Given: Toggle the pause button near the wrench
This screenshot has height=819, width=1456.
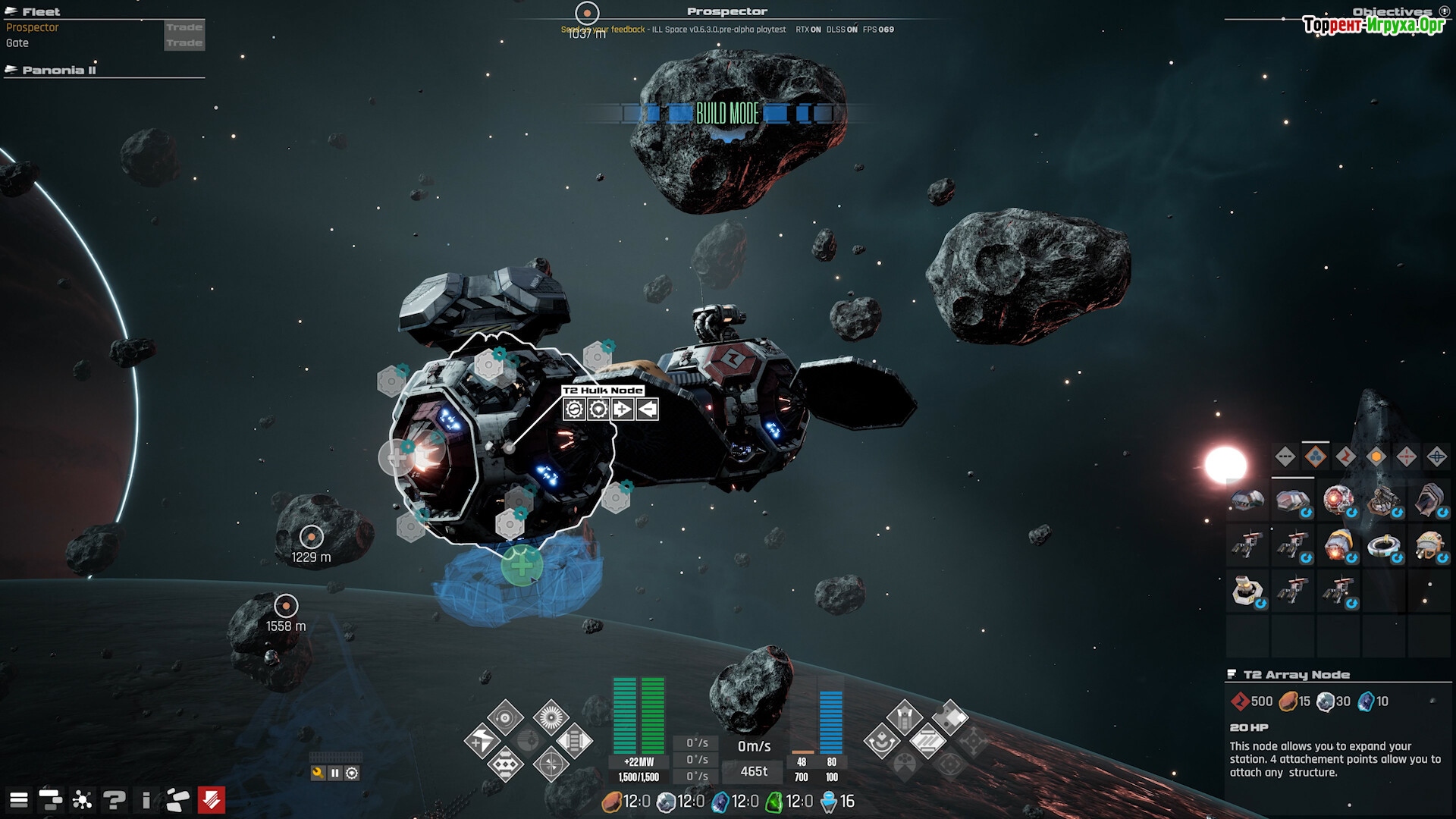Looking at the screenshot, I should point(334,773).
